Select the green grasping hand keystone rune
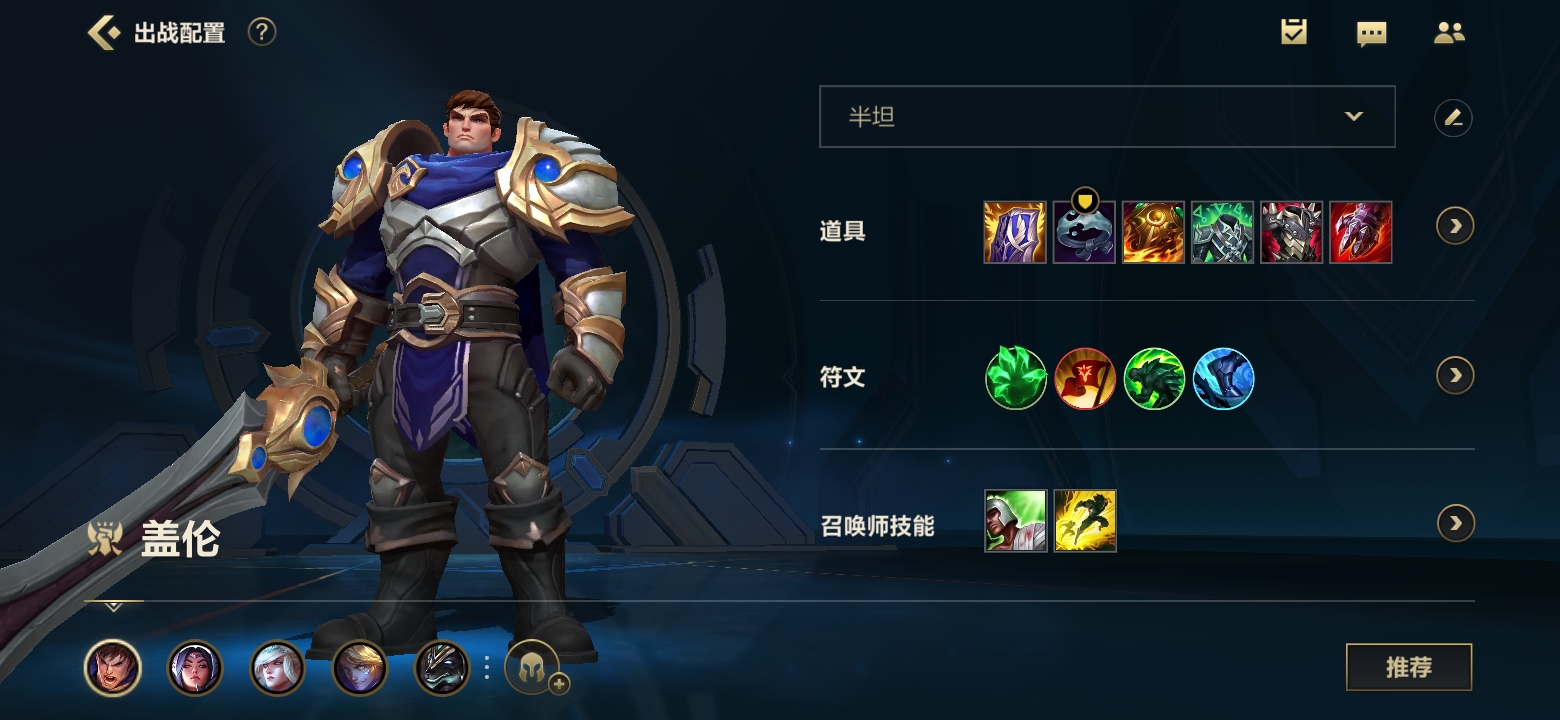The image size is (1560, 720). tap(1016, 379)
